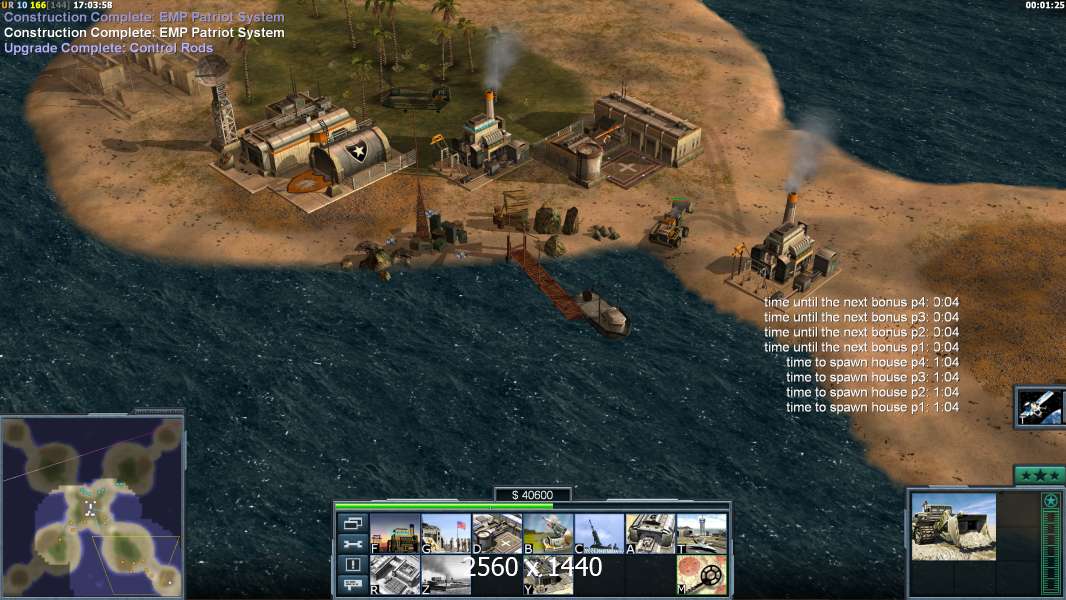Open the satellite general's power shortcut
Viewport: 1066px width, 600px height.
click(x=1040, y=407)
